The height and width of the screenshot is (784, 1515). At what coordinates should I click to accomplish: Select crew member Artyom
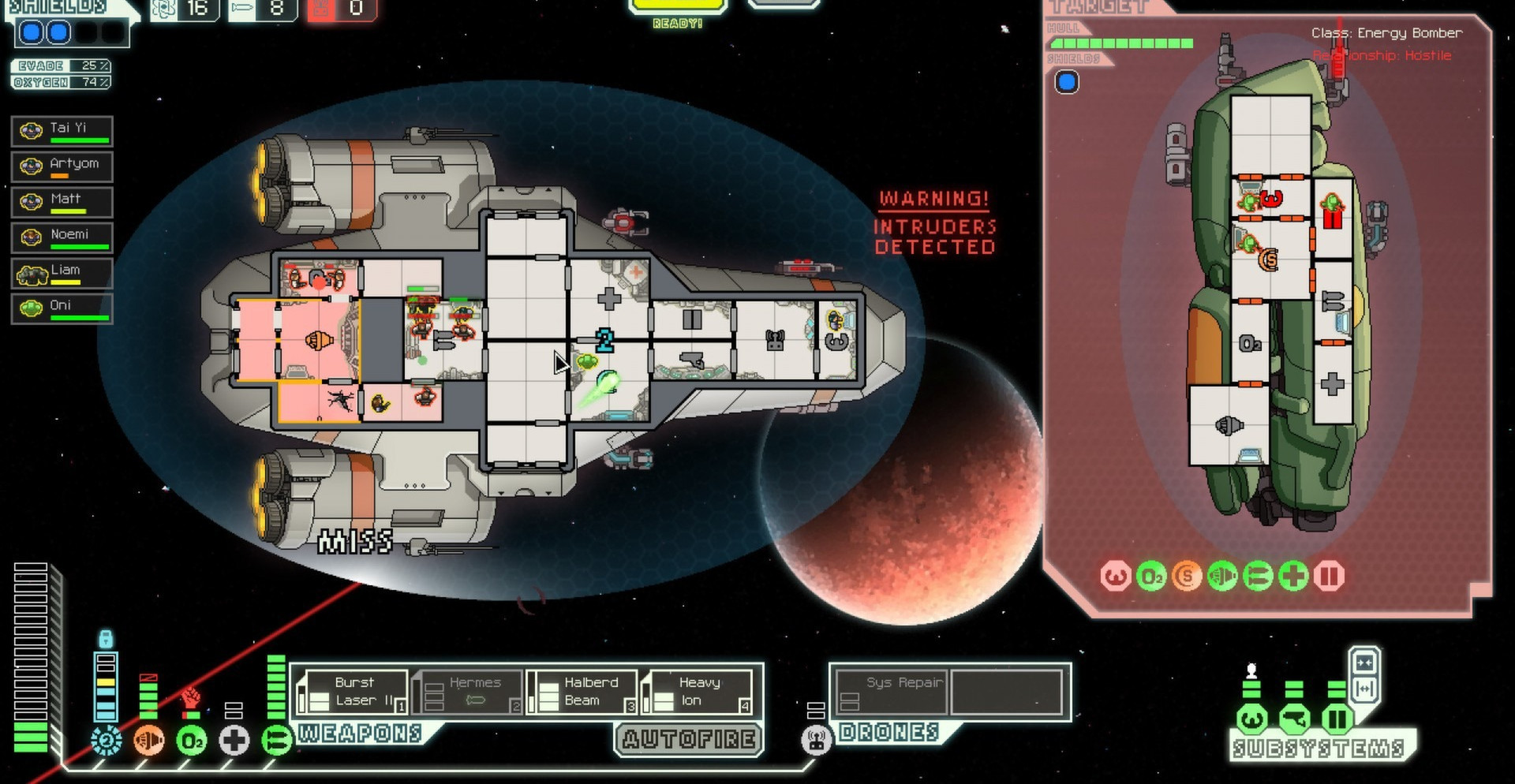pos(62,166)
